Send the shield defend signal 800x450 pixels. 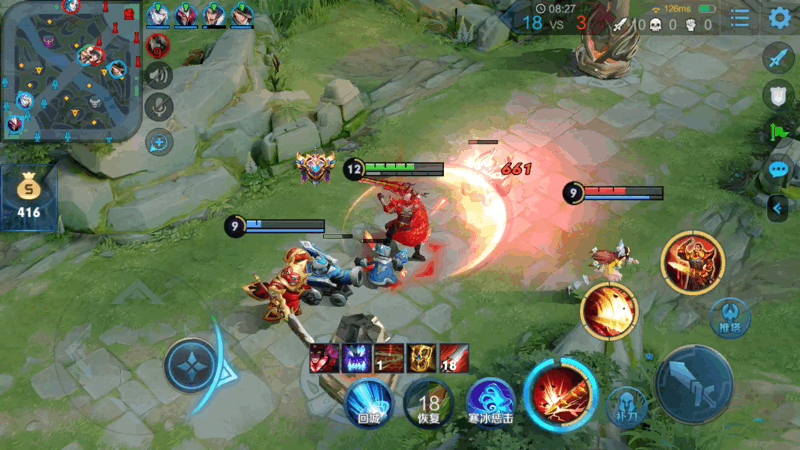pyautogui.click(x=778, y=95)
